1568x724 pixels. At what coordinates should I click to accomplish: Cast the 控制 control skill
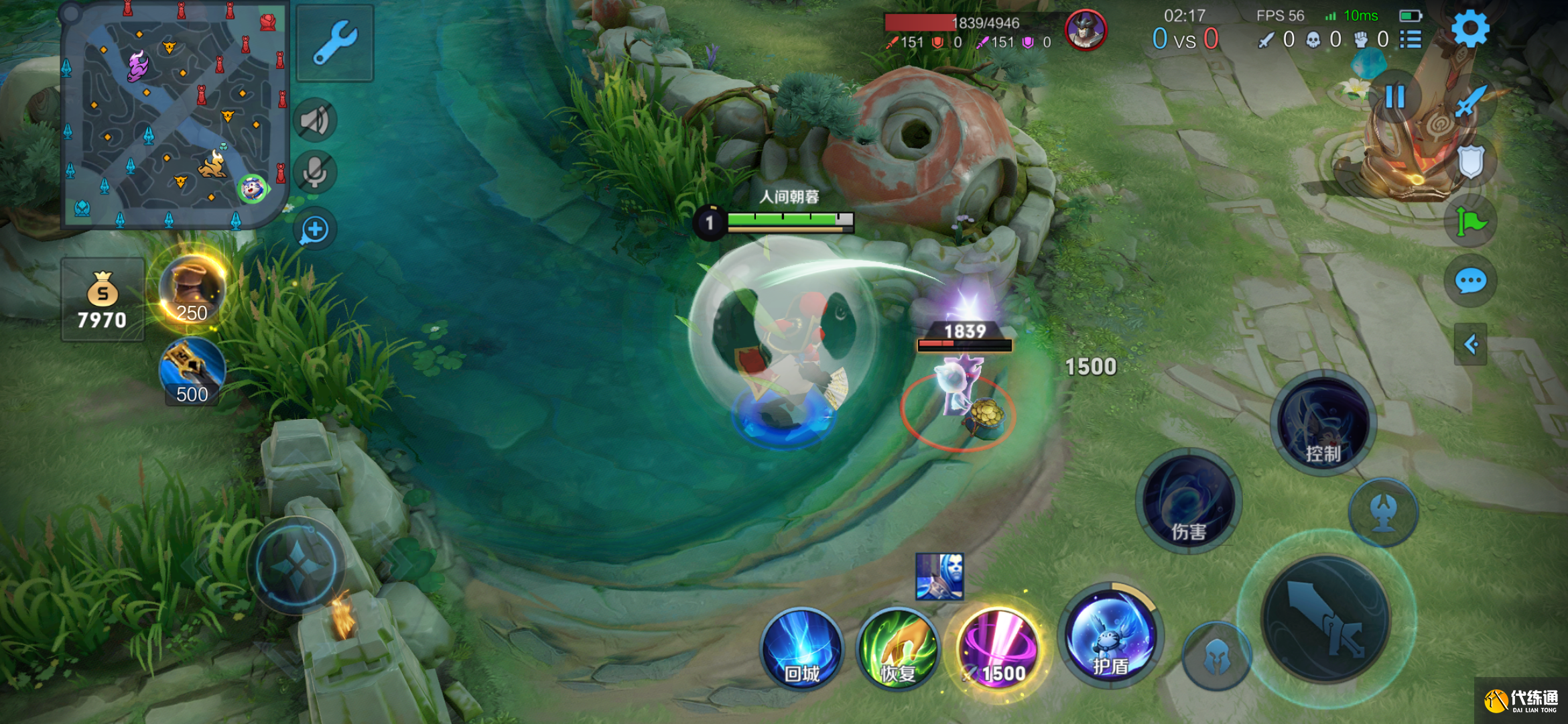click(x=1323, y=424)
